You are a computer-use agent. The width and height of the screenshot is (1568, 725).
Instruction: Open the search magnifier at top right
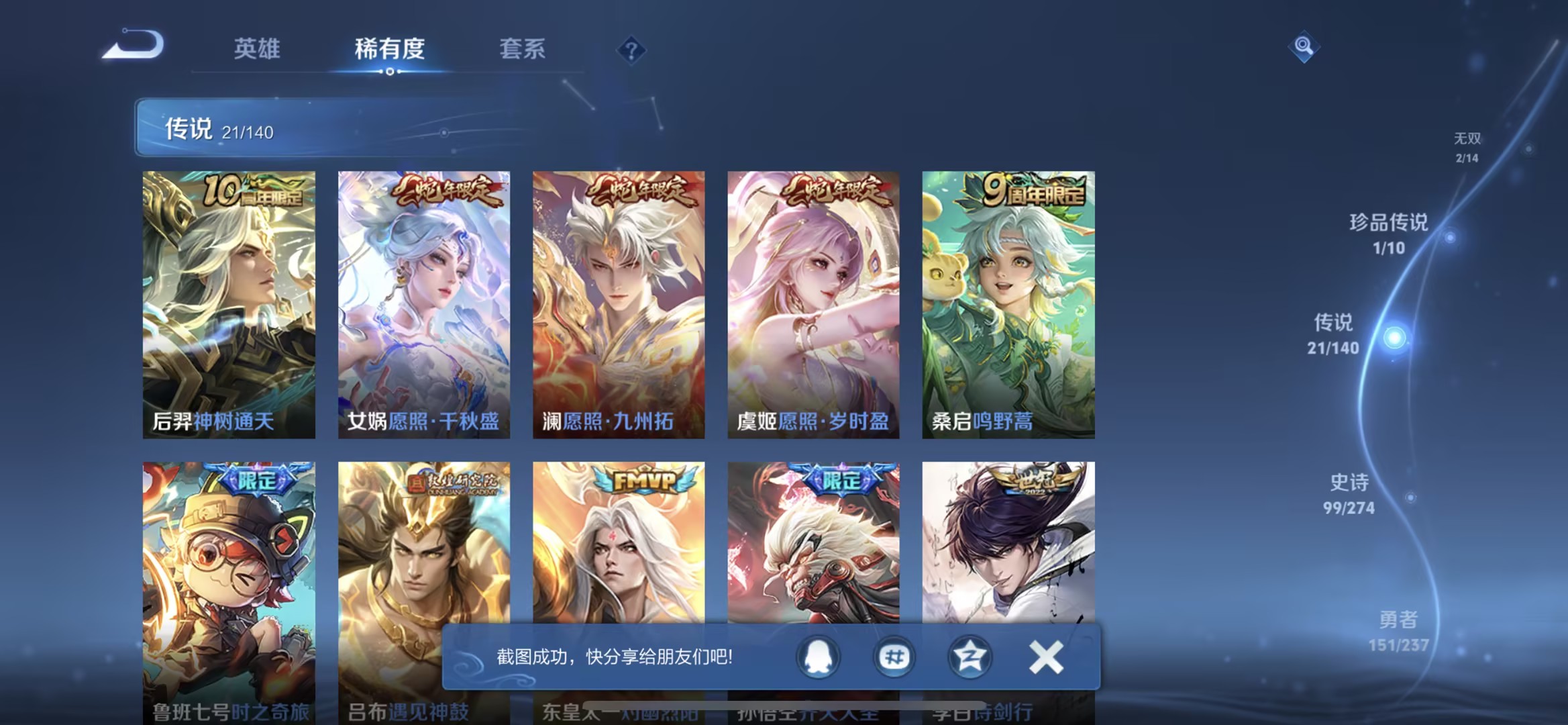coord(1304,47)
